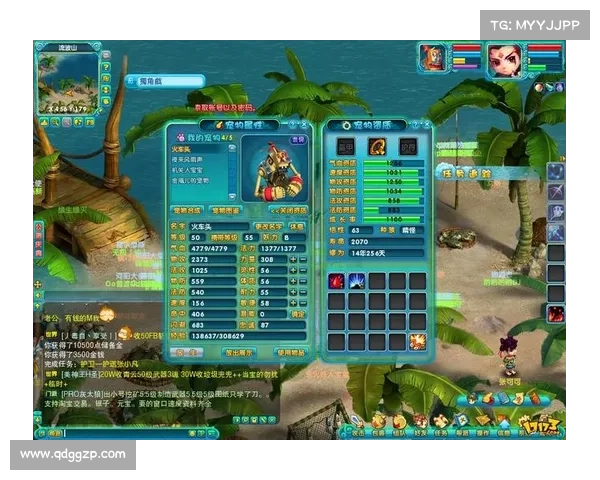Add a point to 力量 strength
Viewport: 600px width, 480px height.
click(292, 258)
